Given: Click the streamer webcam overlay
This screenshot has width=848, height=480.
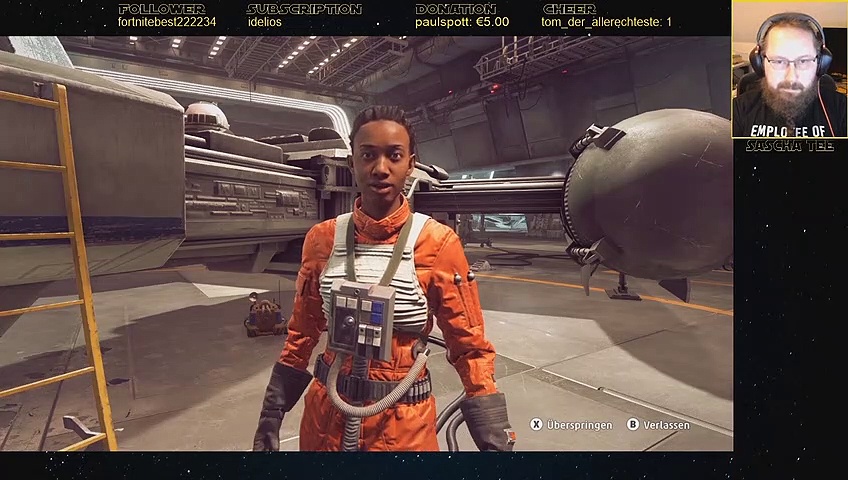Looking at the screenshot, I should (789, 68).
